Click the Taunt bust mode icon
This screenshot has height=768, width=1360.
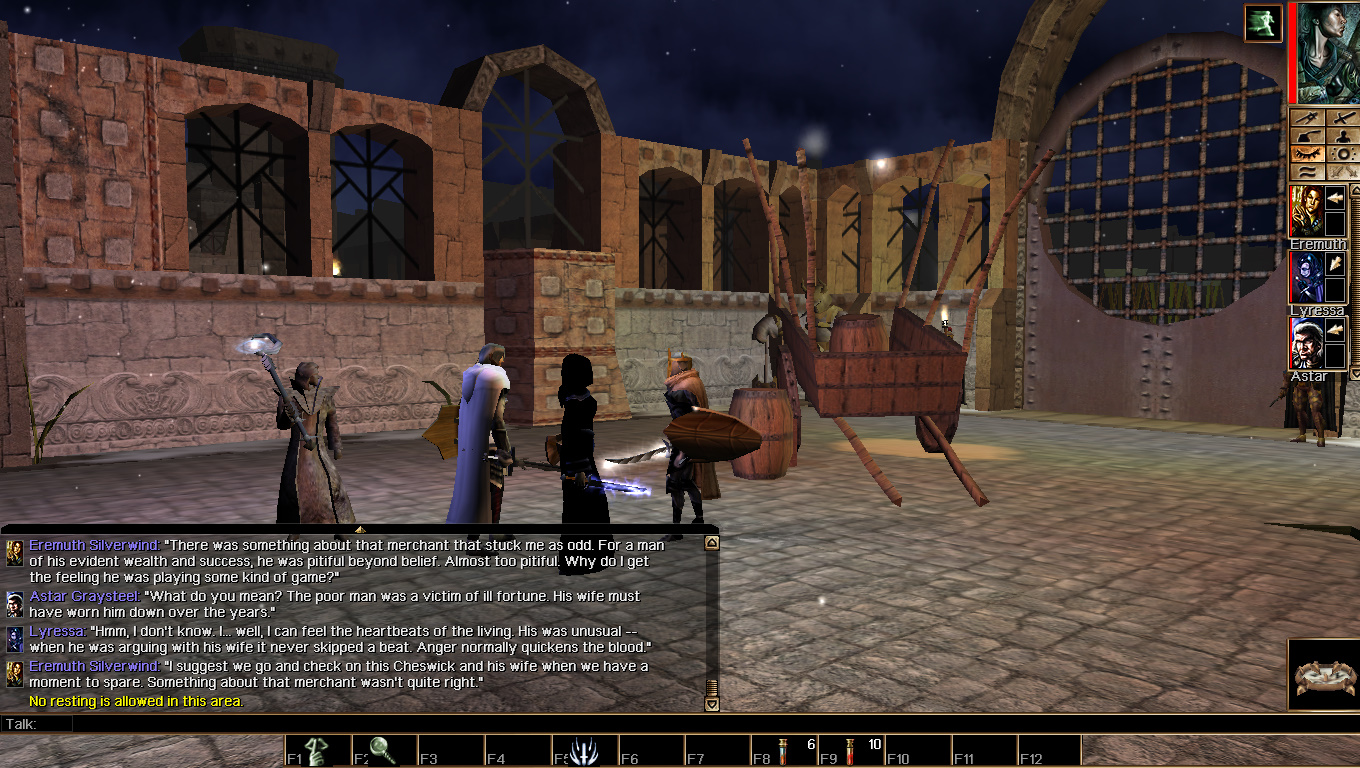tap(1344, 136)
